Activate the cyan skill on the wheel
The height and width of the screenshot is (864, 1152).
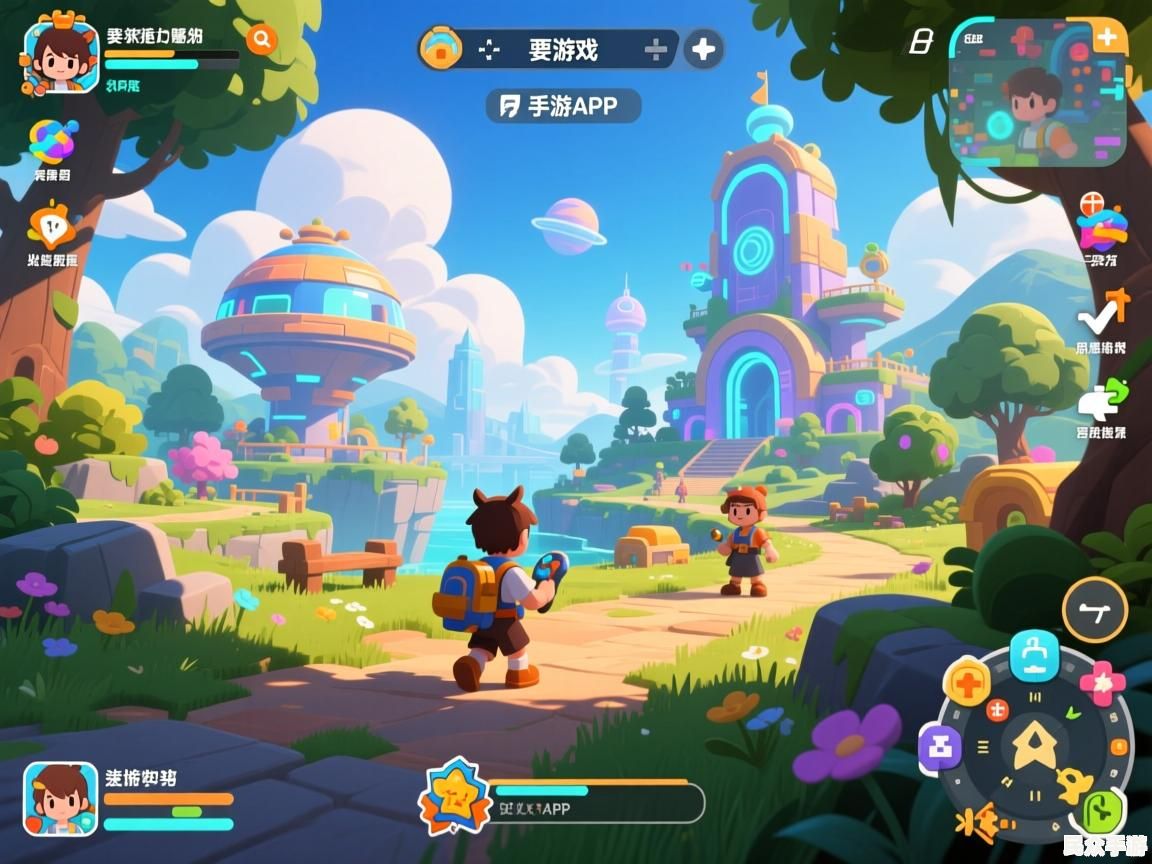point(1034,655)
